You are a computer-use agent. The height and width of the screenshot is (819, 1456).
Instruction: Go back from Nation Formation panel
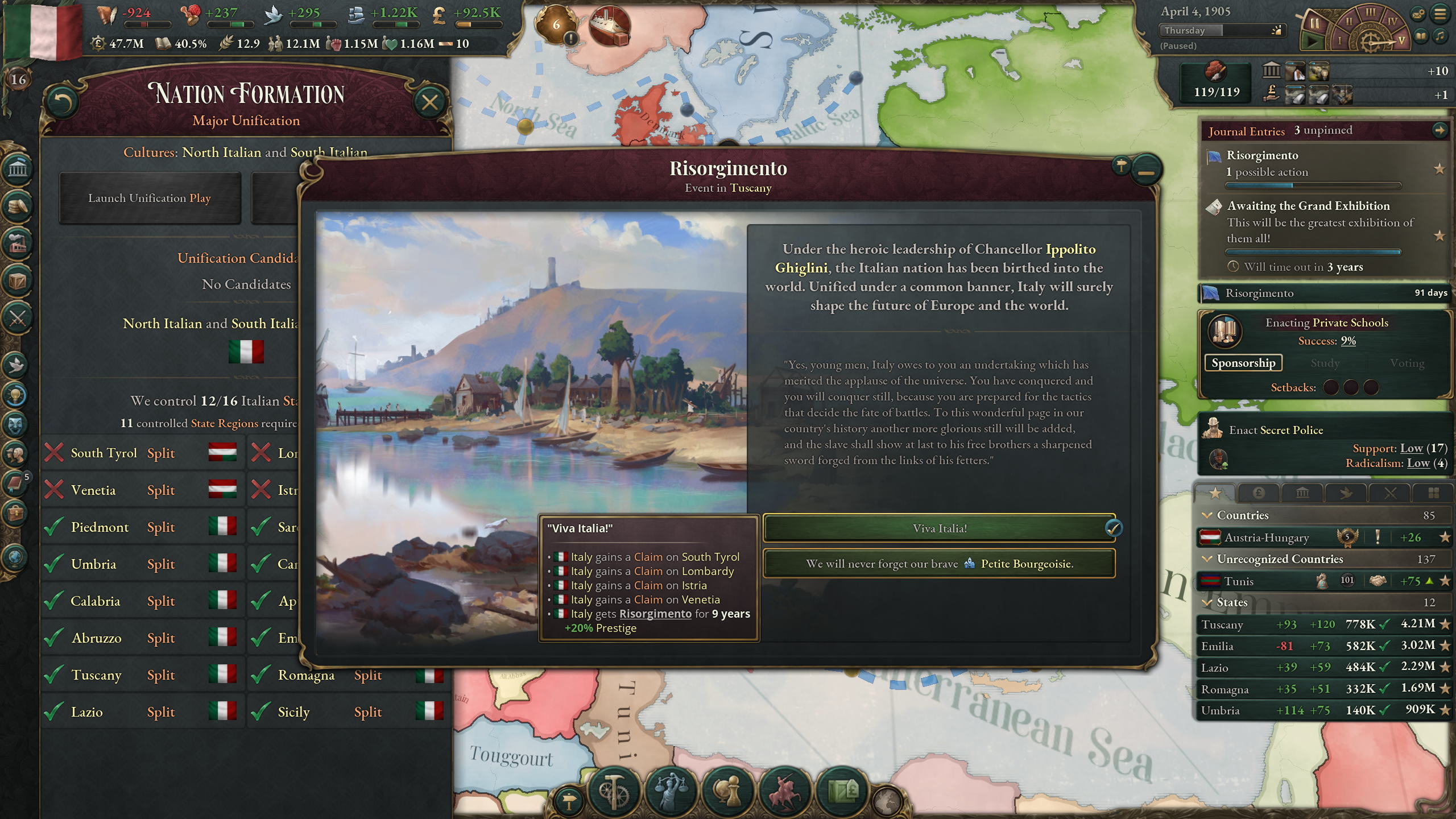(x=61, y=102)
